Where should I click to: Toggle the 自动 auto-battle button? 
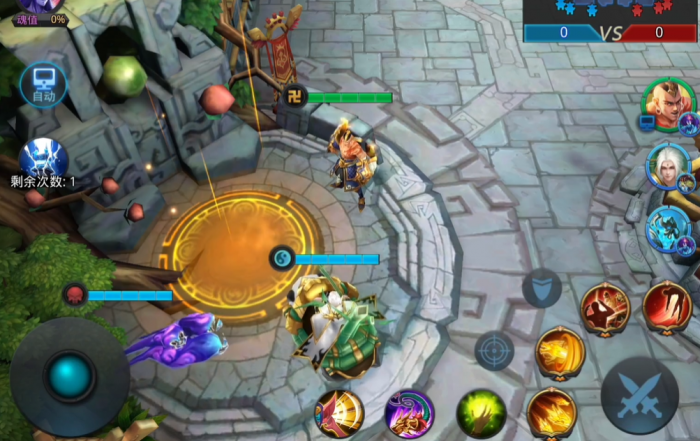point(43,84)
